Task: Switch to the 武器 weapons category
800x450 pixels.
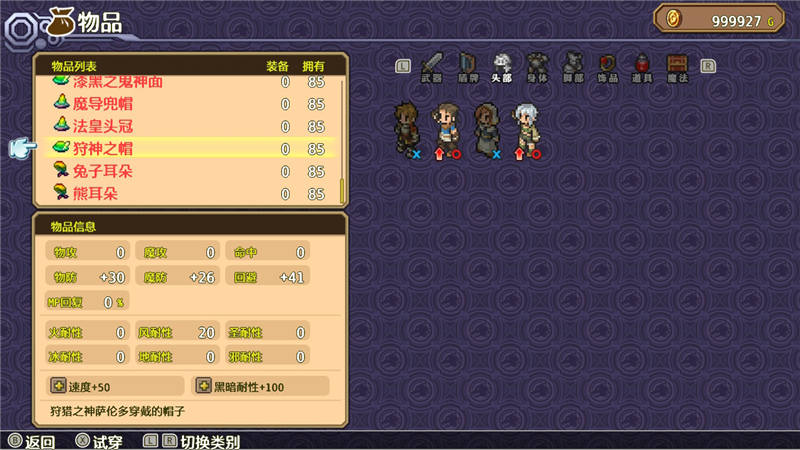Action: click(432, 65)
